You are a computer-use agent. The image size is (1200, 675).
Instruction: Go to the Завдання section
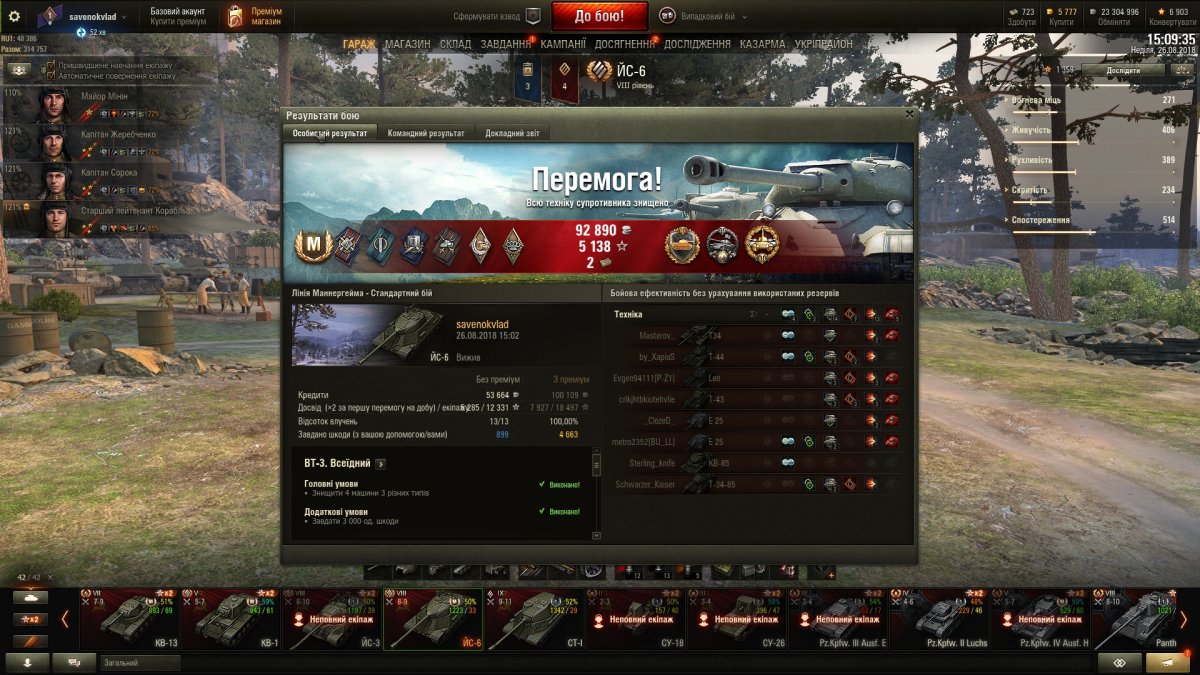(505, 44)
